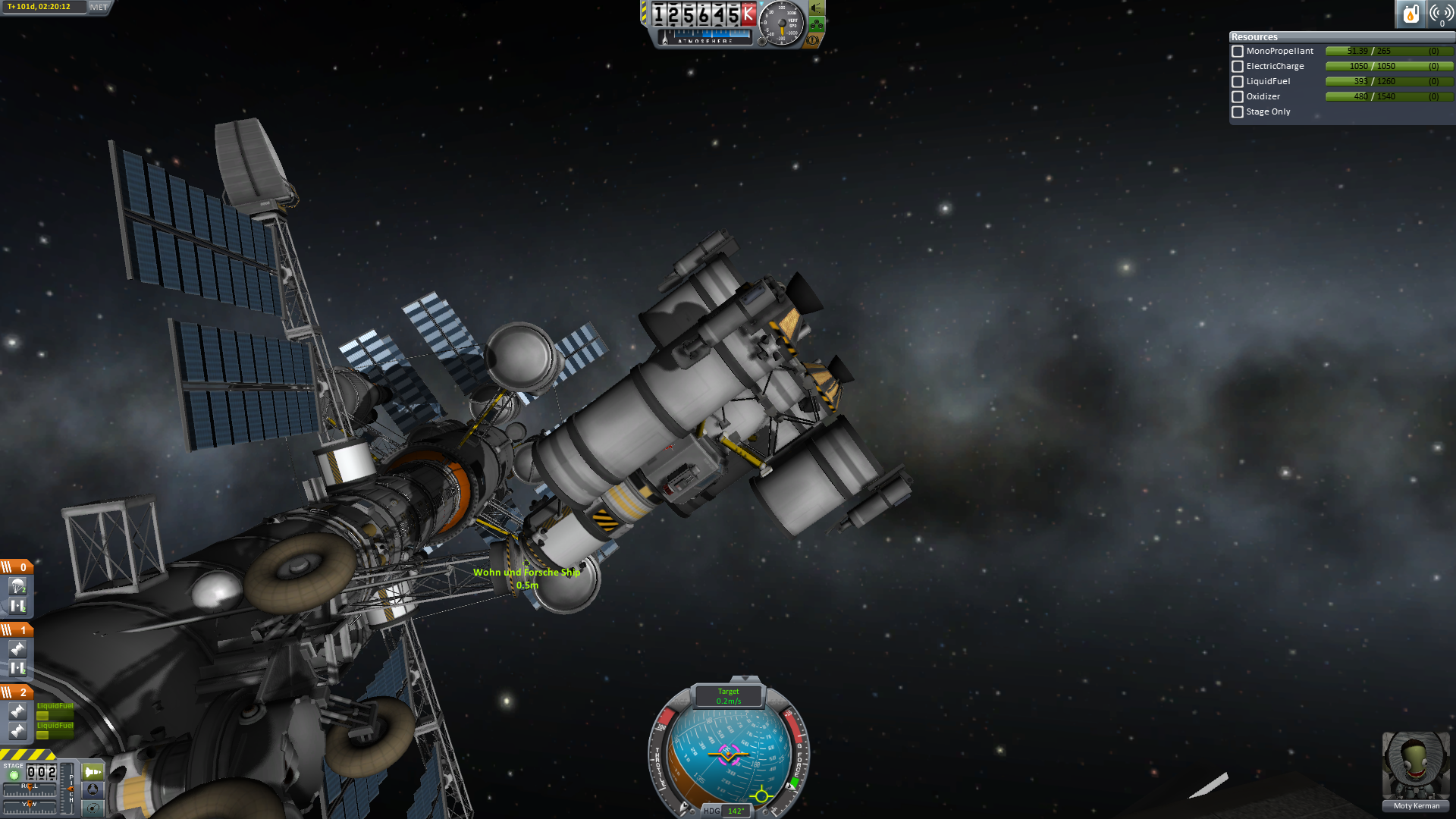
Task: Toggle the Stage Only checkbox
Action: click(1238, 112)
